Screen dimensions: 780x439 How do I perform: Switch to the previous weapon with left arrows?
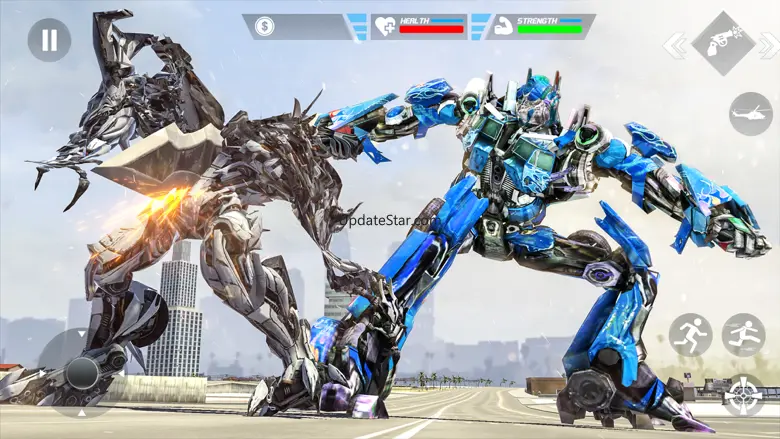click(x=676, y=45)
